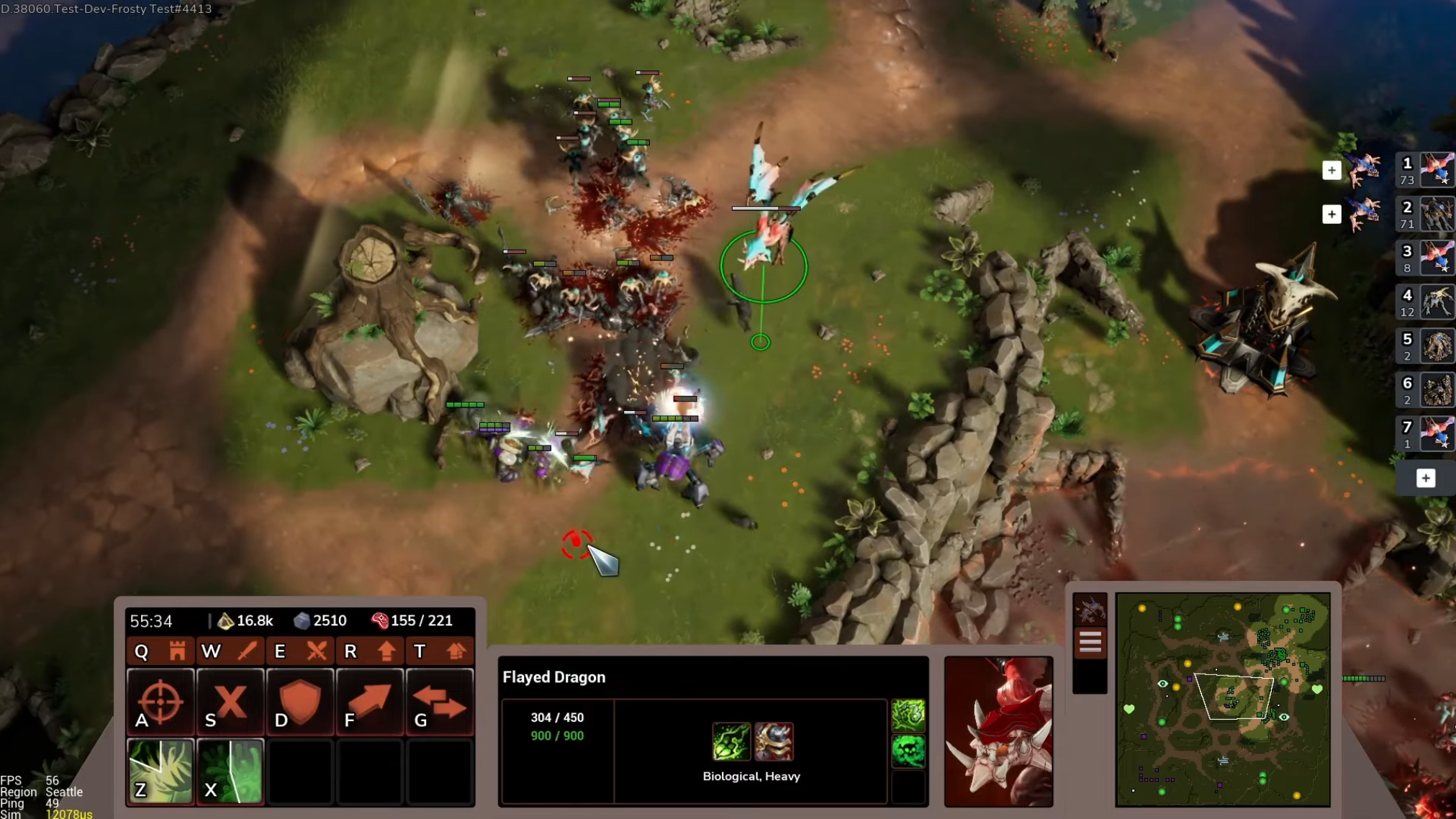Open the crossed swords tab
The height and width of the screenshot is (819, 1456).
tap(317, 651)
